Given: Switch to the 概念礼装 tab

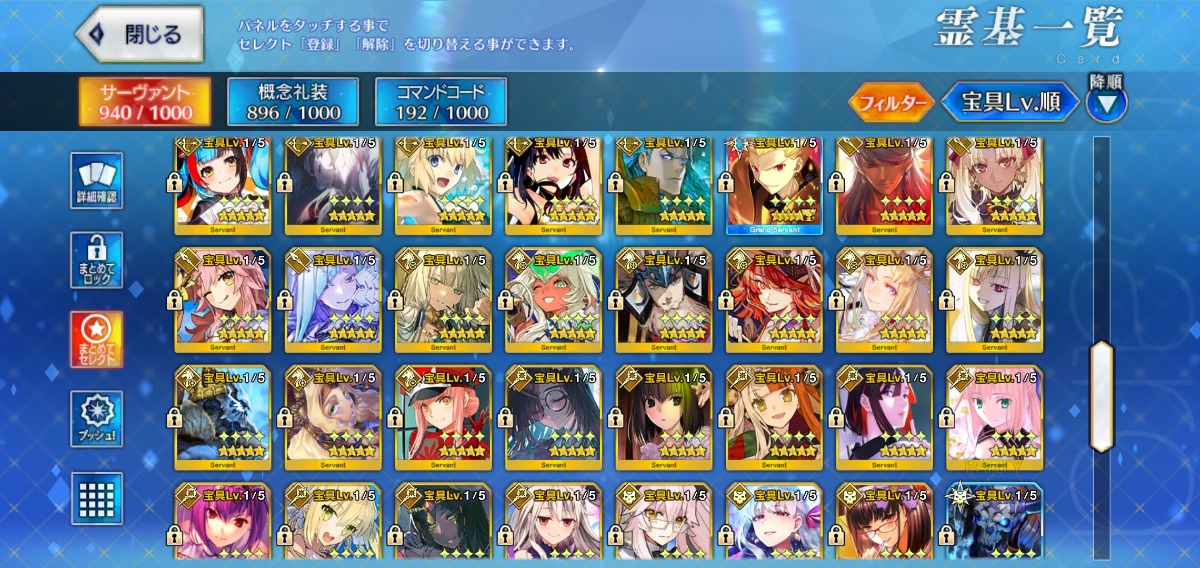Looking at the screenshot, I should [284, 102].
